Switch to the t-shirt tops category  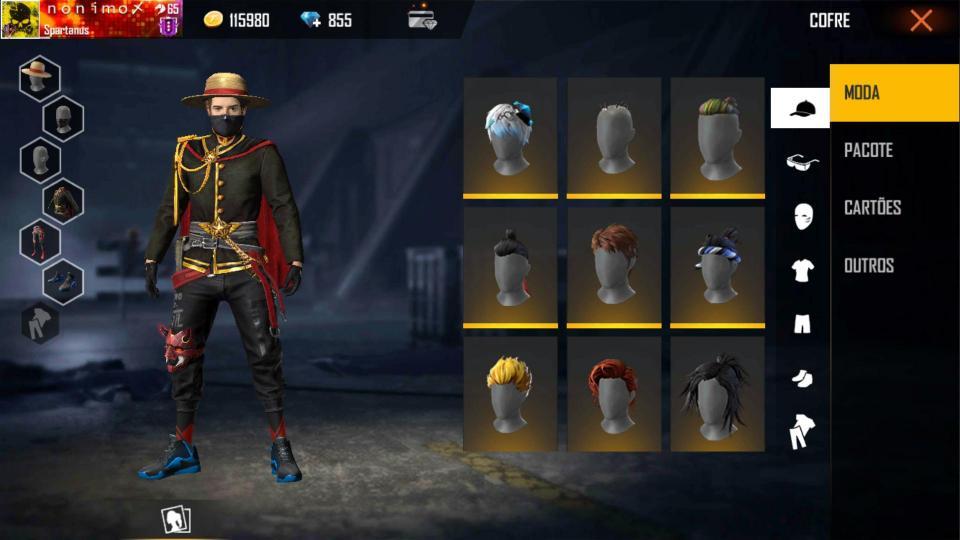pos(802,269)
